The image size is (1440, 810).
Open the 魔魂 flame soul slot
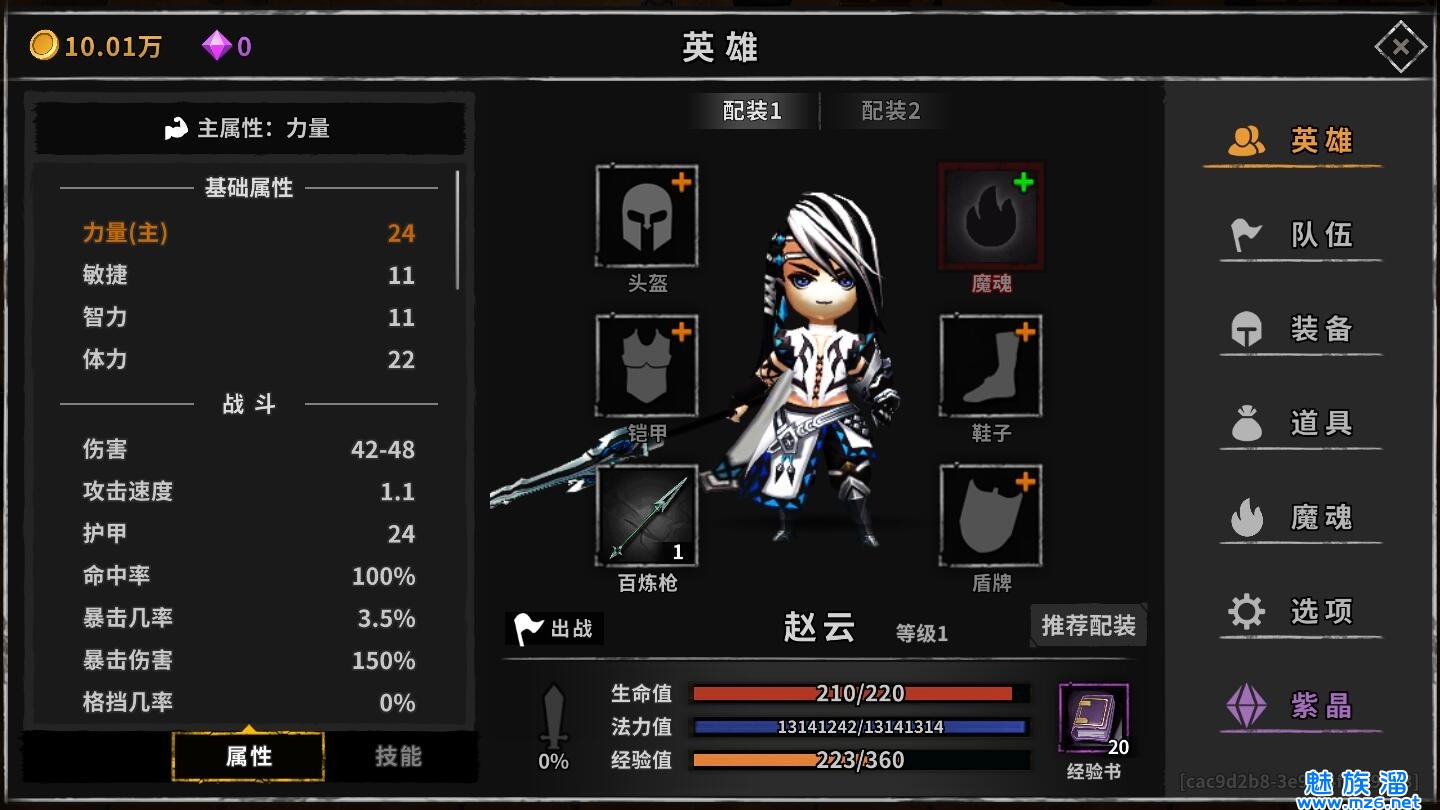991,217
